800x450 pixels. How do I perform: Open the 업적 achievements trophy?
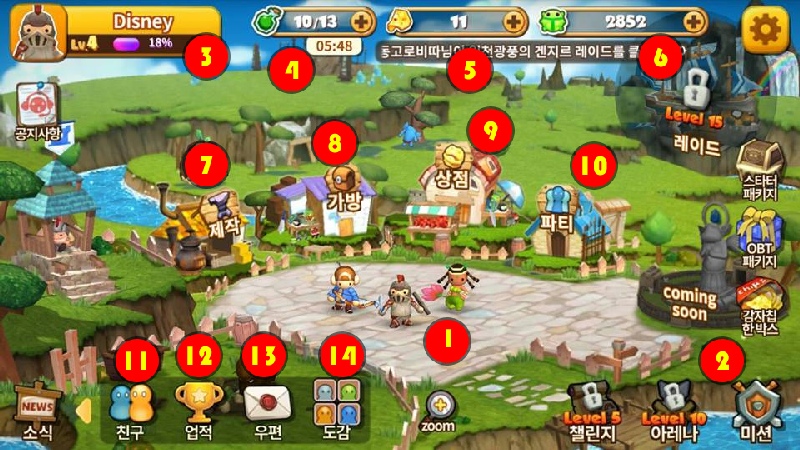point(195,410)
